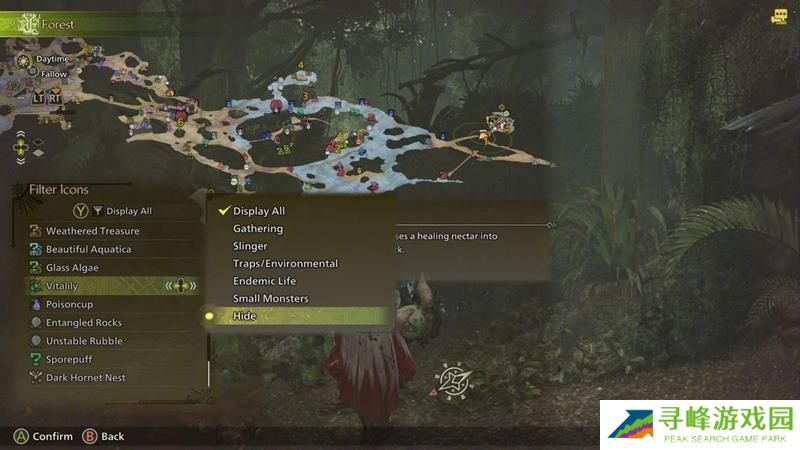
Task: Choose the Gathering filter option
Action: 258,229
